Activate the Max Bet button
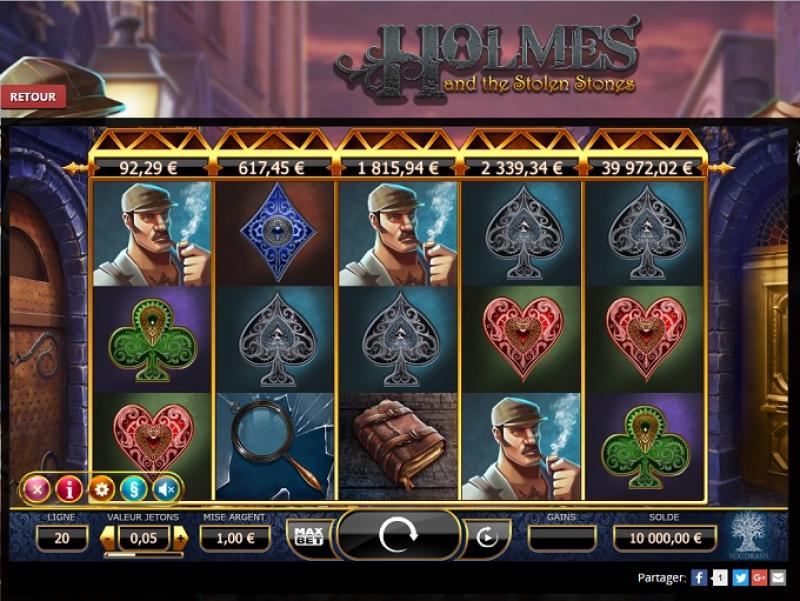Viewport: 800px width, 601px height. pos(308,536)
